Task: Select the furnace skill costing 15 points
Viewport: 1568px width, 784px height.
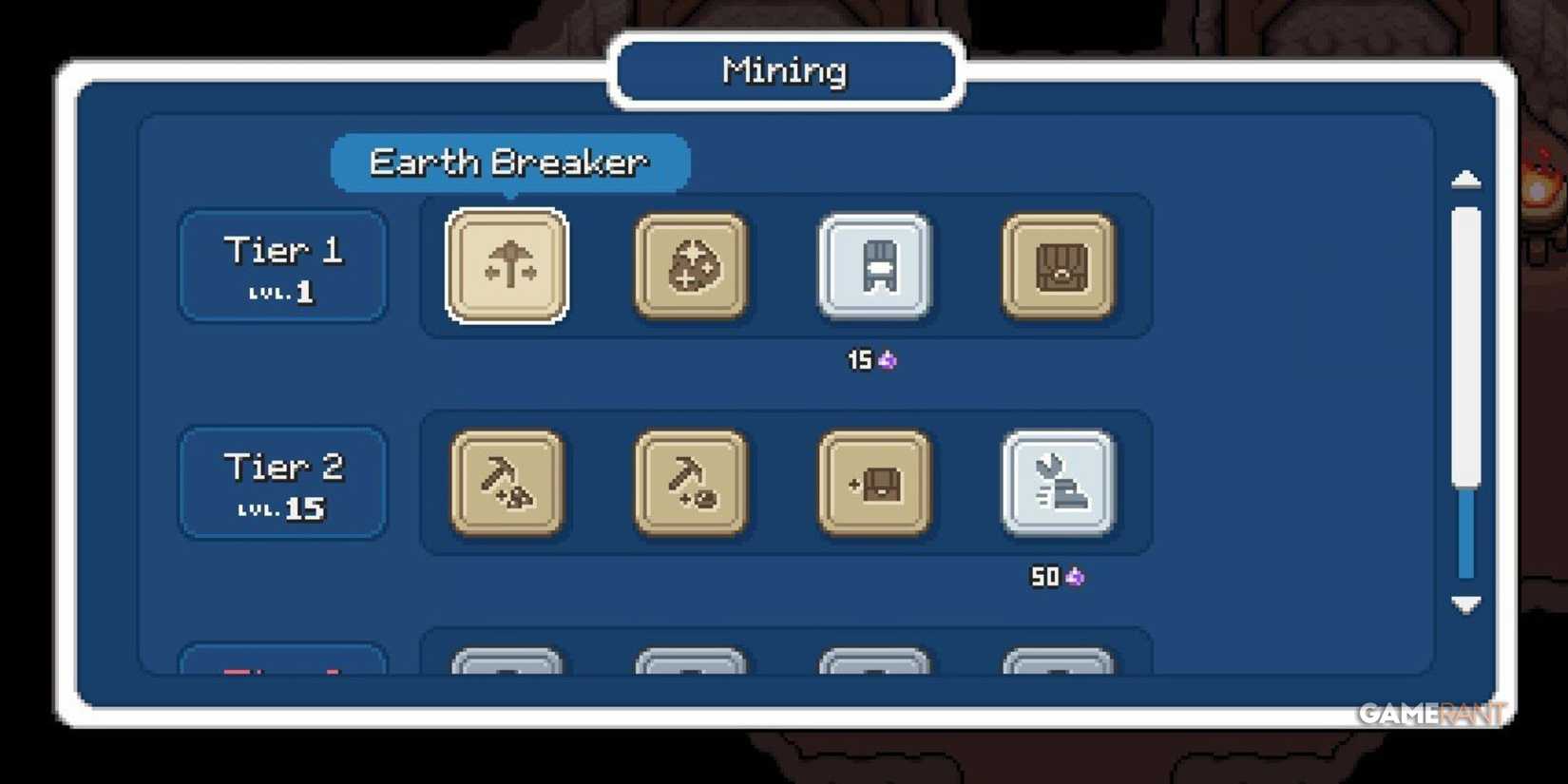Action: (x=874, y=266)
